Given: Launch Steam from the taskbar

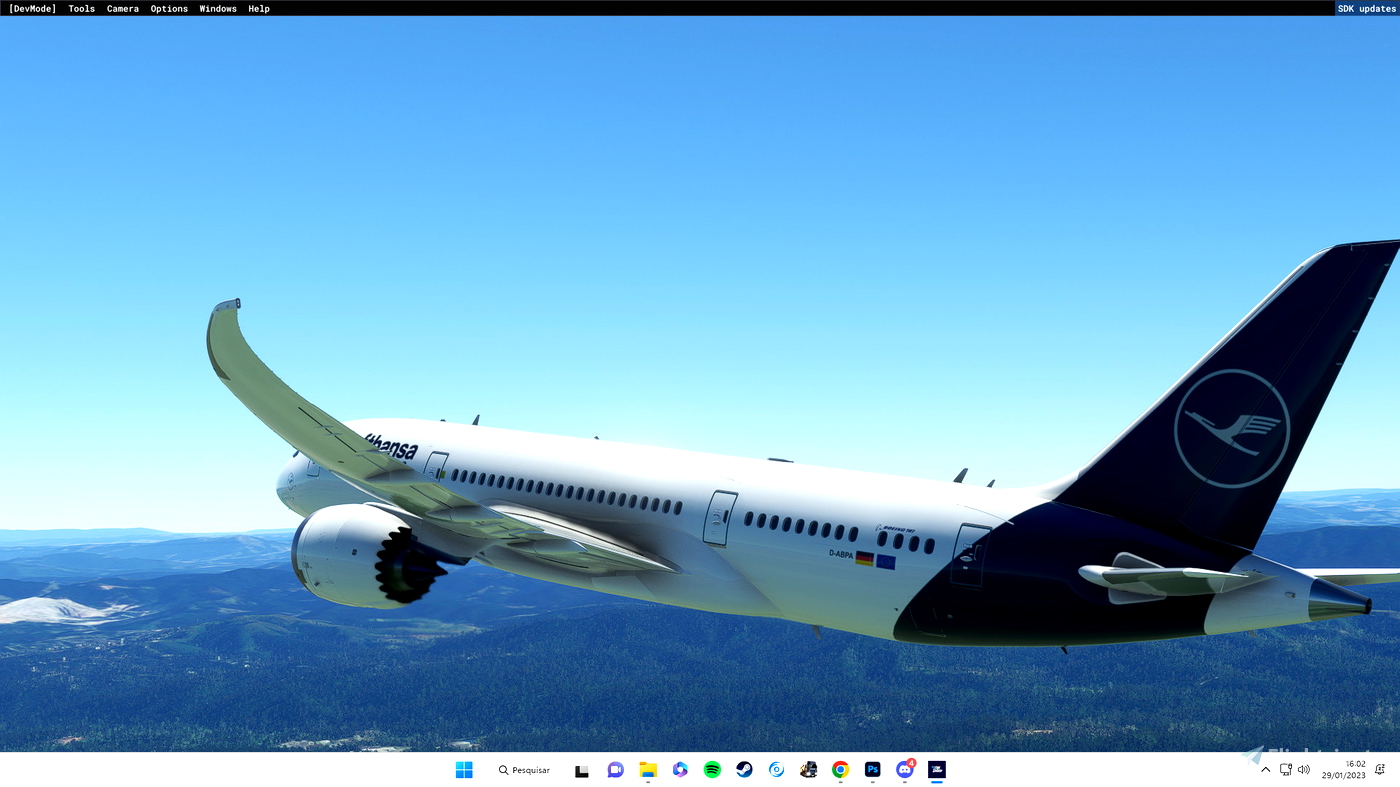Looking at the screenshot, I should [x=743, y=768].
